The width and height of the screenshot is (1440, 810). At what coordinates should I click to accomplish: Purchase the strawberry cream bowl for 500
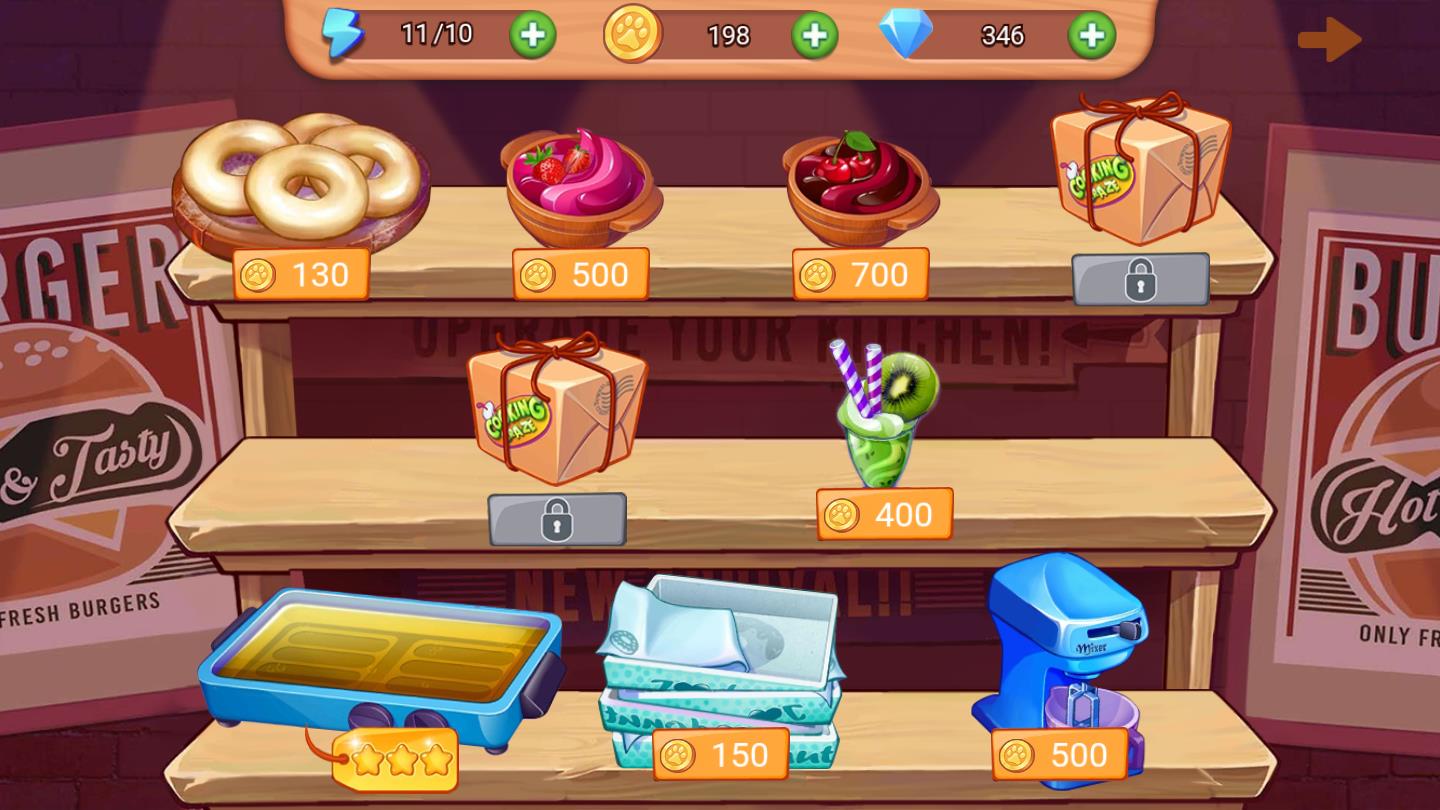[x=581, y=275]
